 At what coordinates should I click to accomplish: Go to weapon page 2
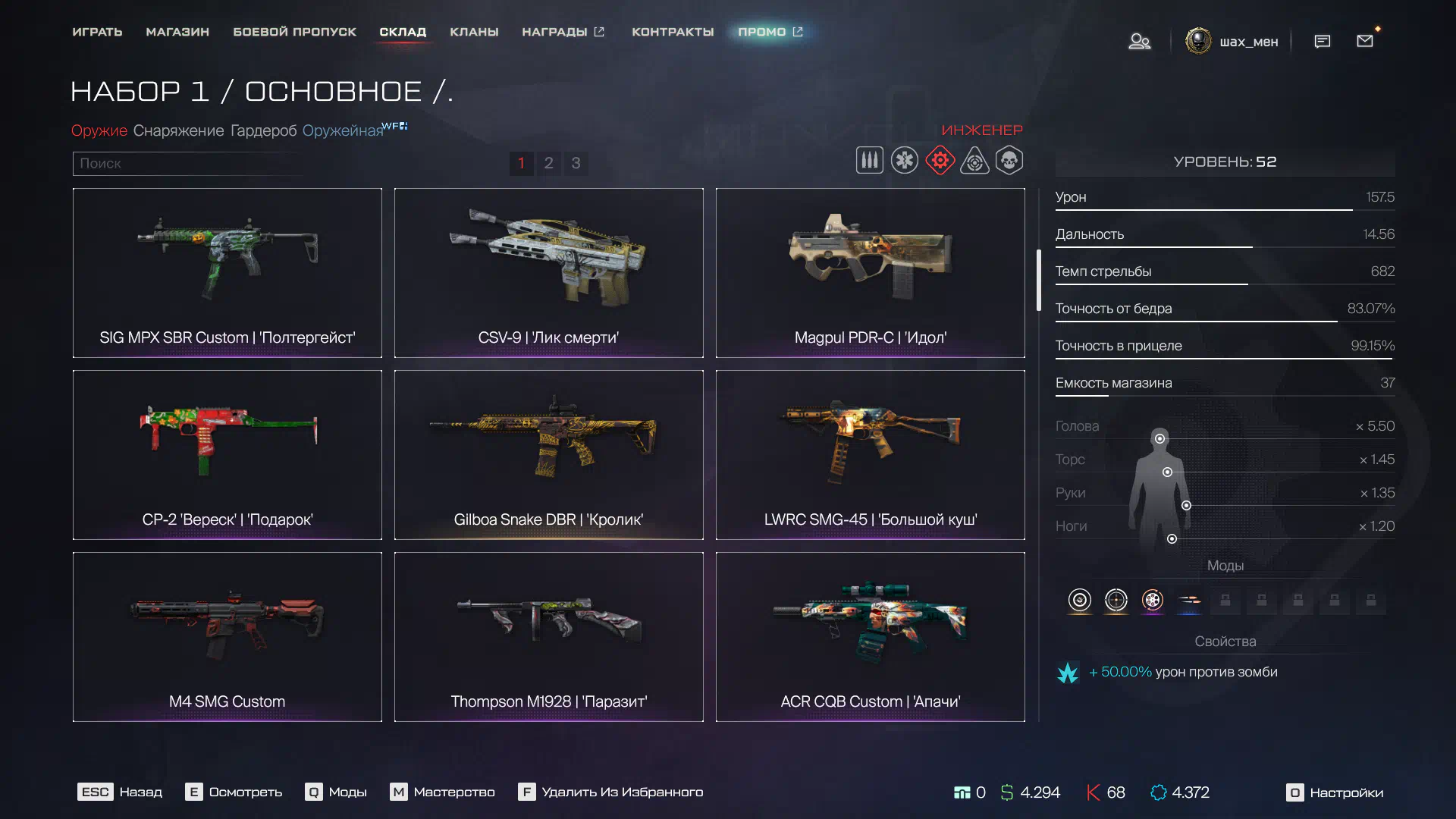pos(548,163)
